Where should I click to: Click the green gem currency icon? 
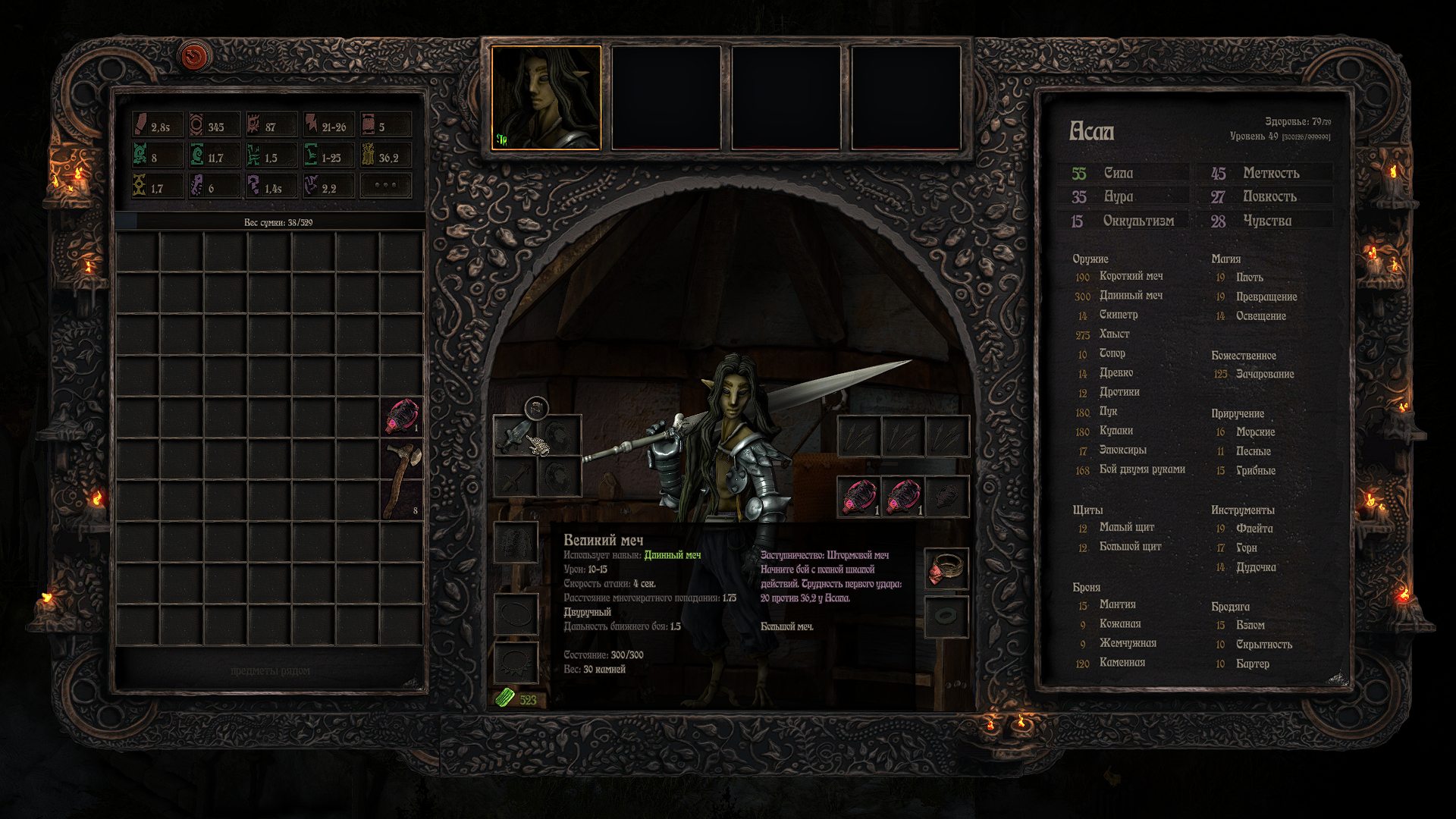(504, 698)
